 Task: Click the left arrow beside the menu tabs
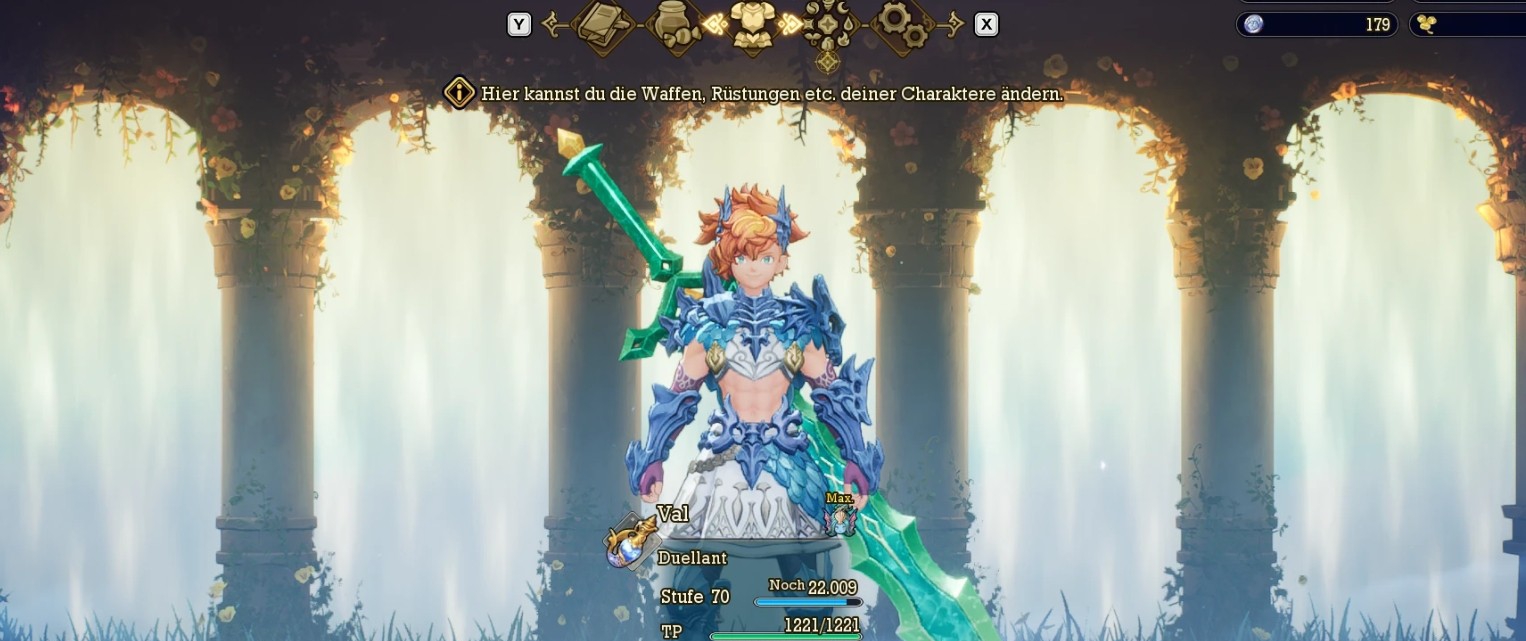(551, 24)
